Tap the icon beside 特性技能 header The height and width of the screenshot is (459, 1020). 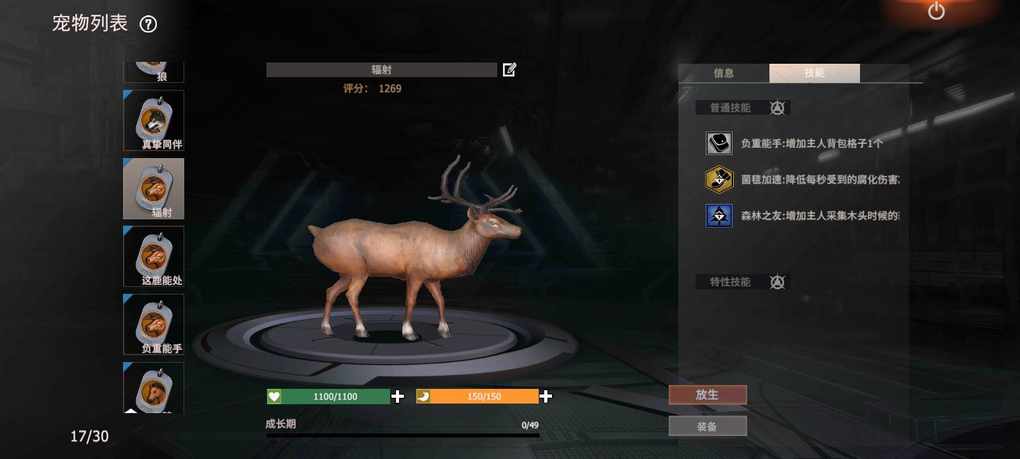click(x=777, y=282)
